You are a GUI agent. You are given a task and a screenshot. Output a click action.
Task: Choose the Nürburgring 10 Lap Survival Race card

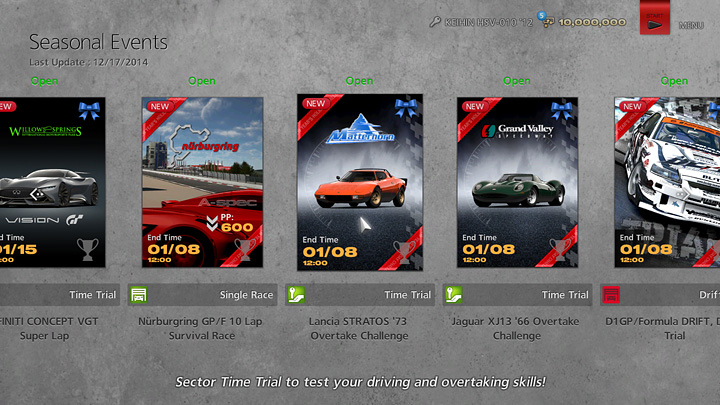pos(202,182)
